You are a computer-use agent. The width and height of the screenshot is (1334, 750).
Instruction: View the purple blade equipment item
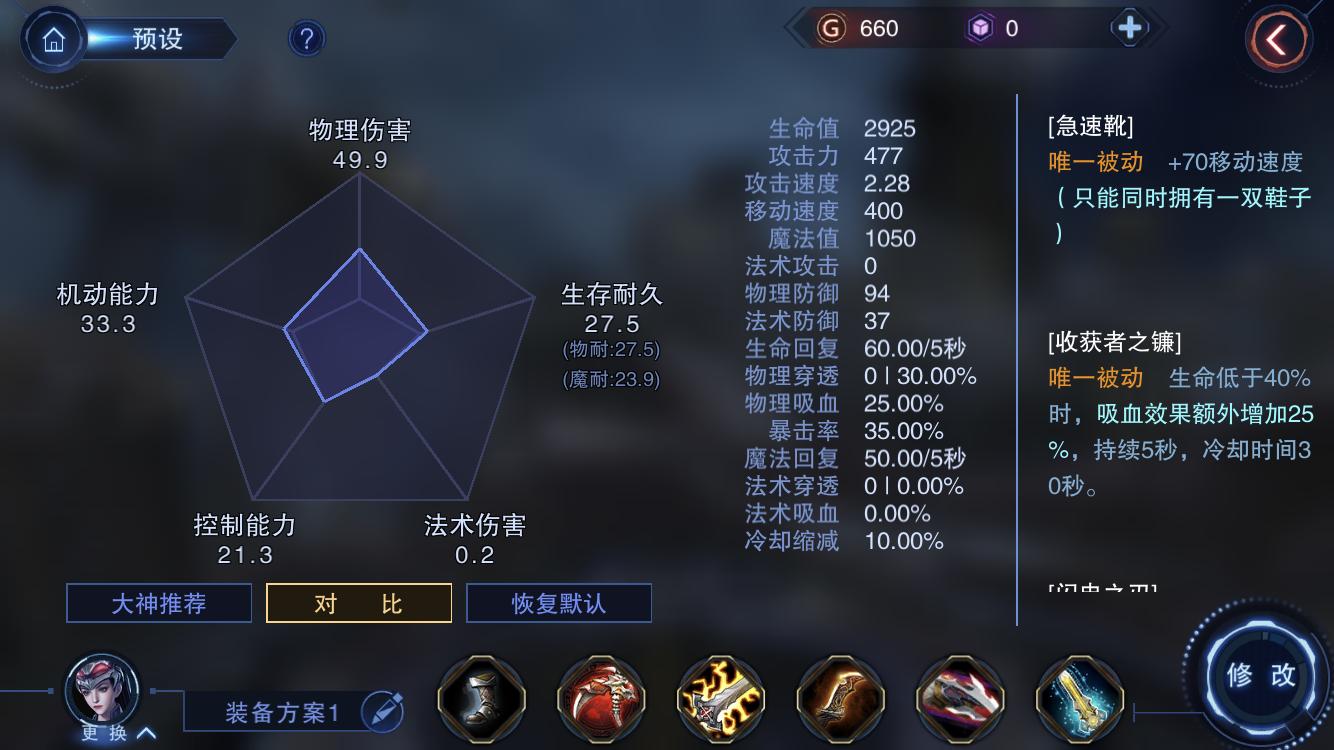[x=959, y=700]
